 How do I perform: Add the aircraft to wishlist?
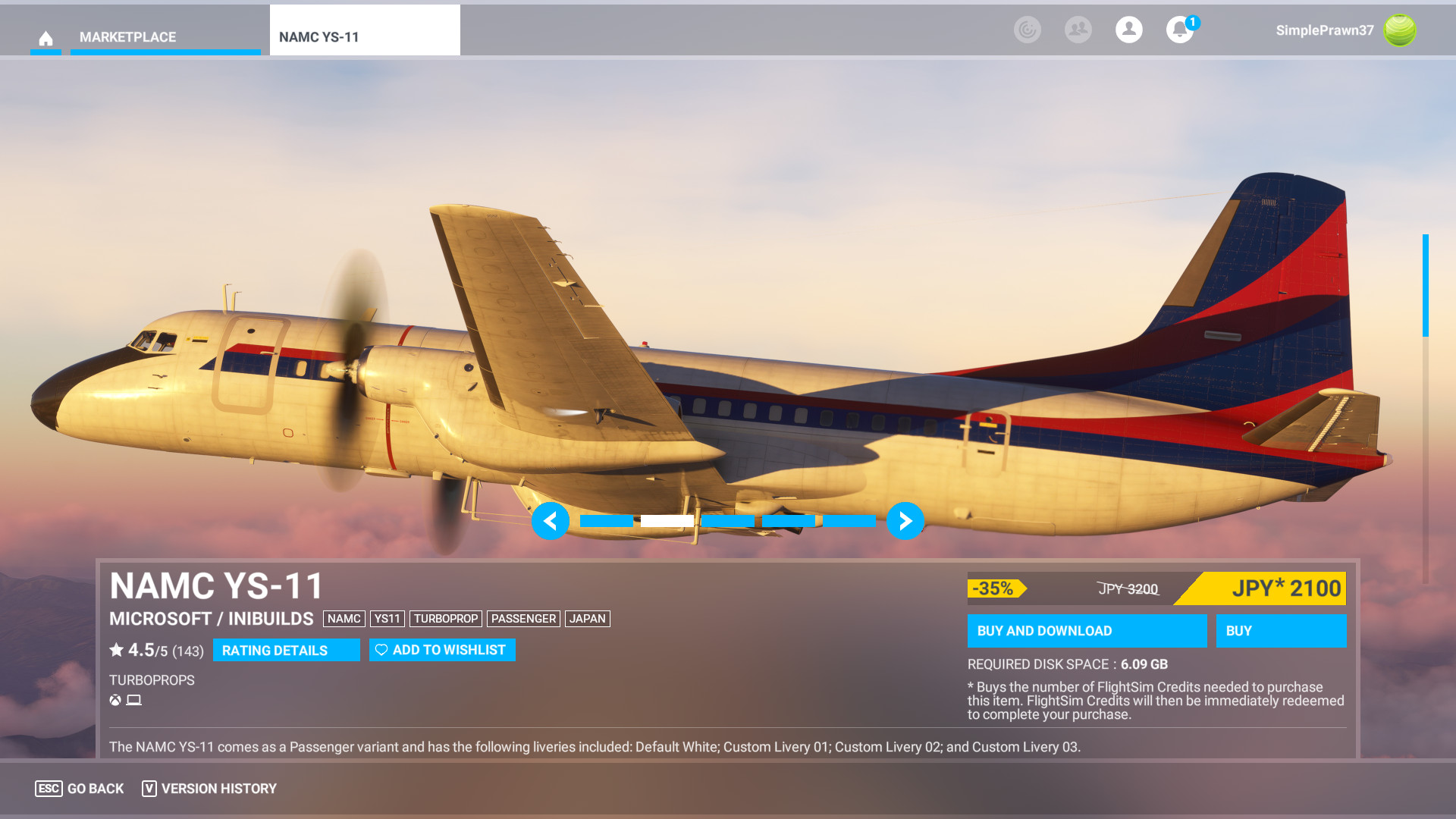tap(442, 650)
